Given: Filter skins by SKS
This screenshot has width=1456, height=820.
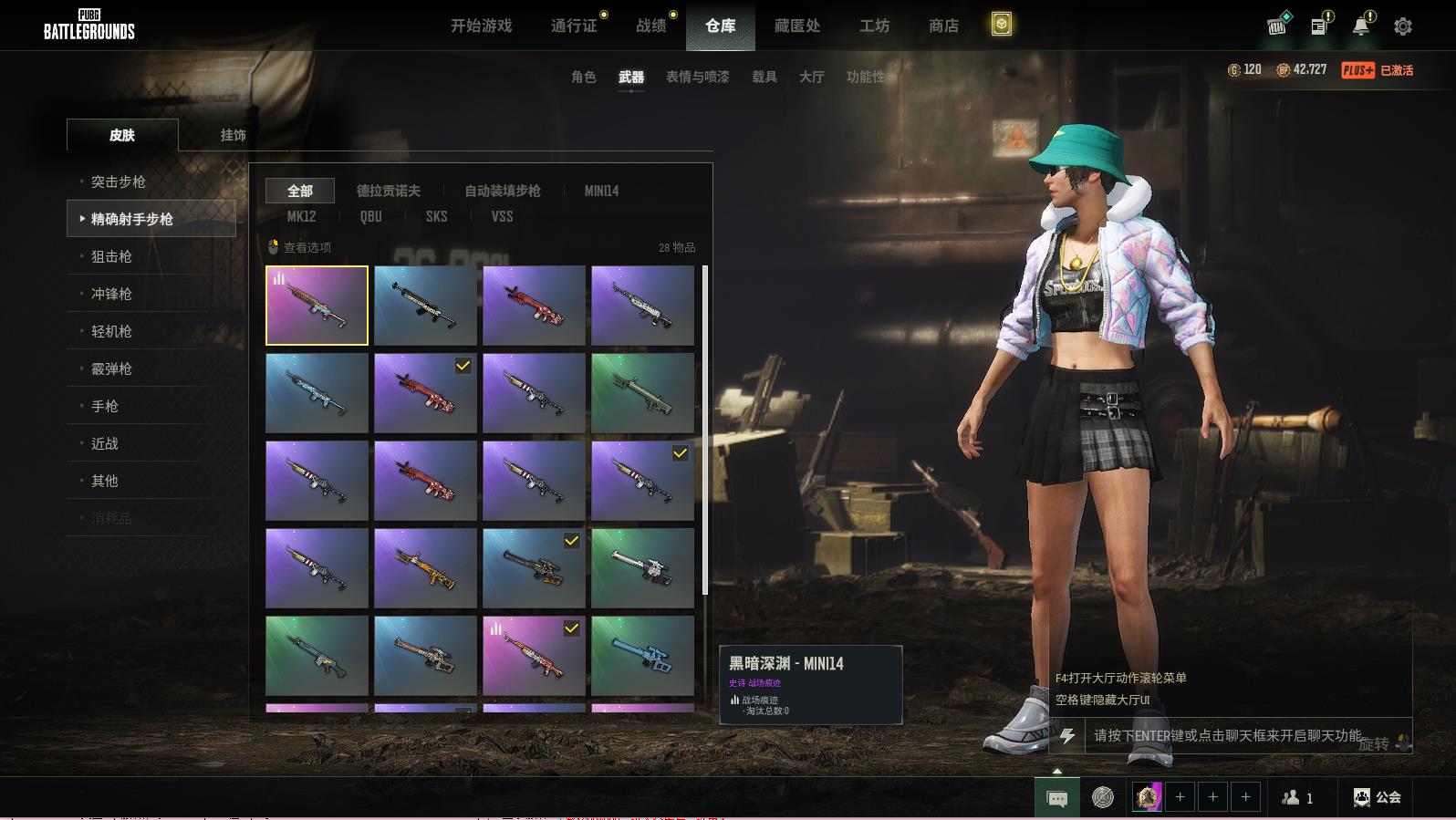Looking at the screenshot, I should [436, 216].
